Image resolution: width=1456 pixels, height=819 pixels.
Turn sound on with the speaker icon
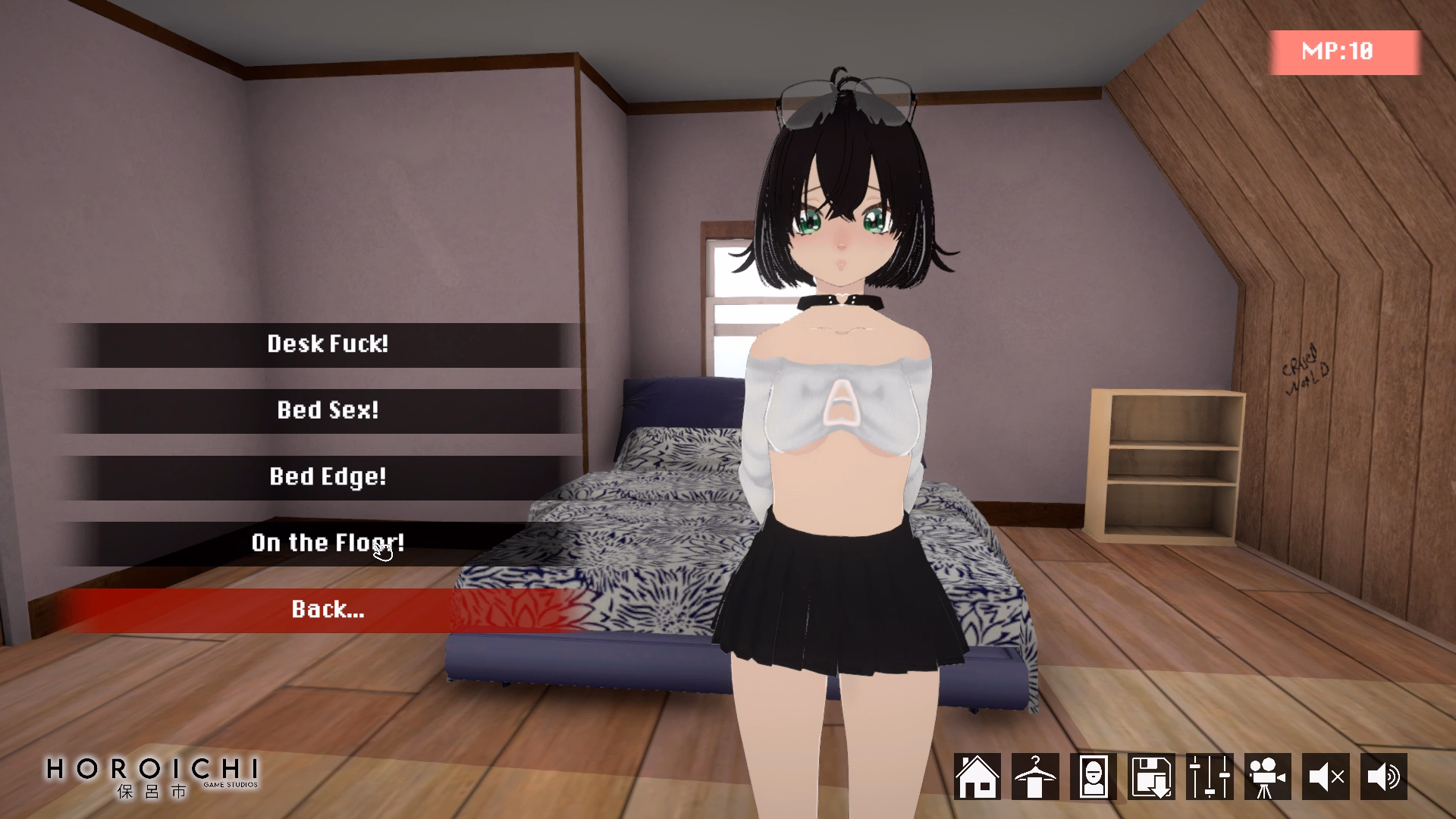pyautogui.click(x=1384, y=777)
